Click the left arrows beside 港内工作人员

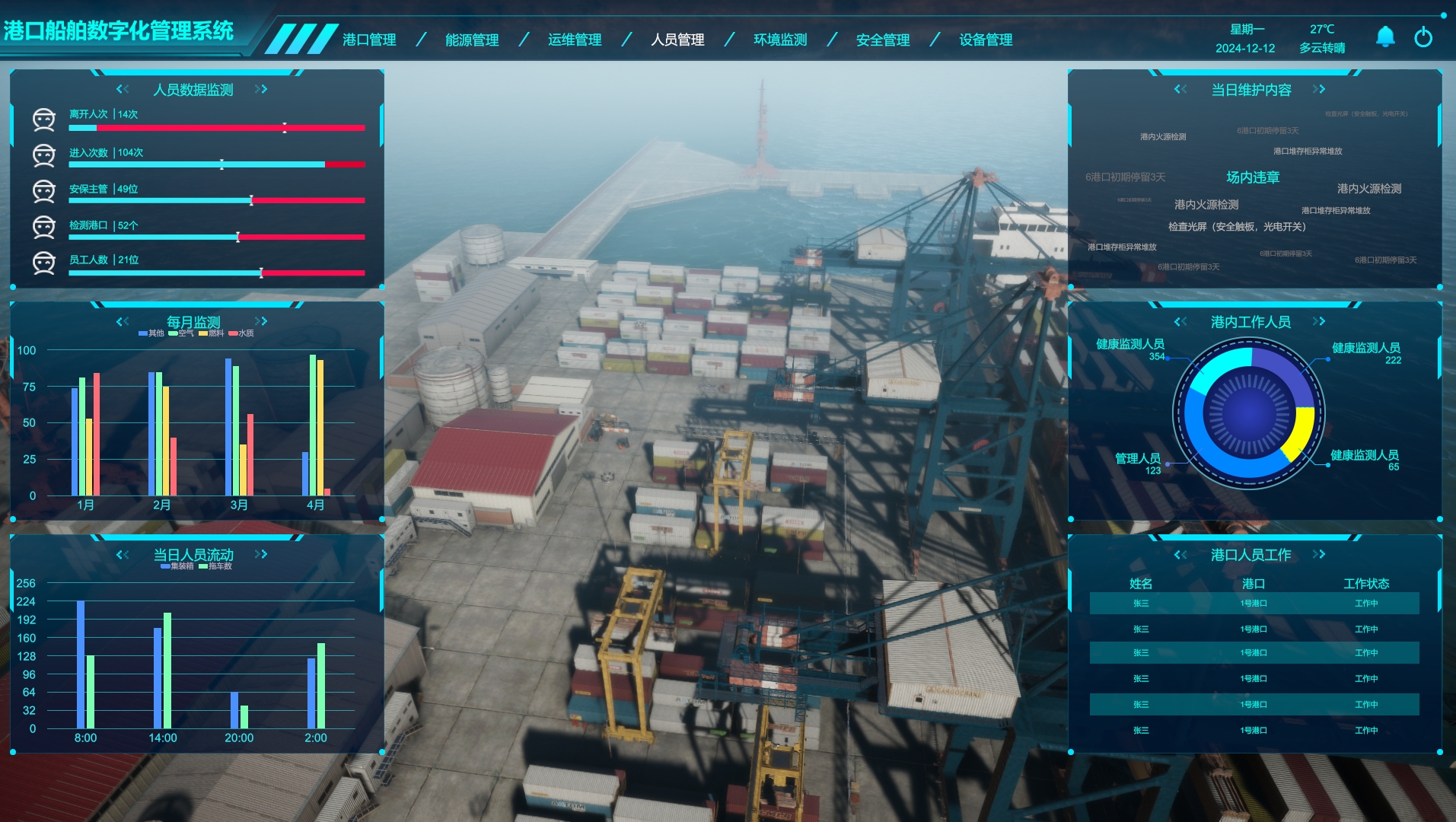click(1180, 321)
